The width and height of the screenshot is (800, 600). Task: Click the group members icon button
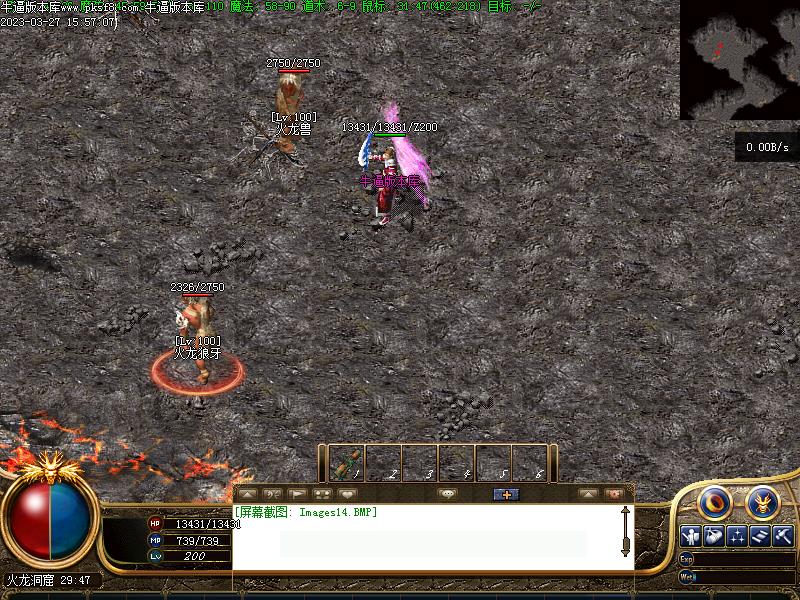click(x=322, y=494)
